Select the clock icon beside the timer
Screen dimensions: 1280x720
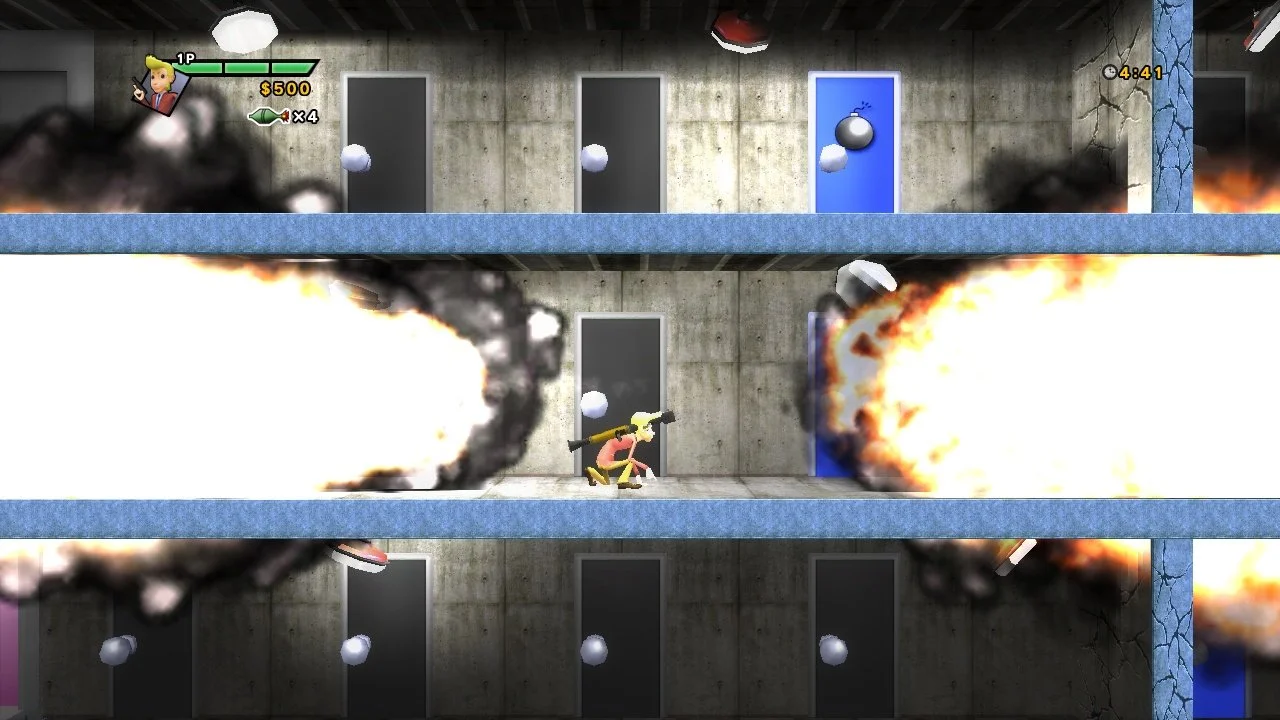(1110, 72)
